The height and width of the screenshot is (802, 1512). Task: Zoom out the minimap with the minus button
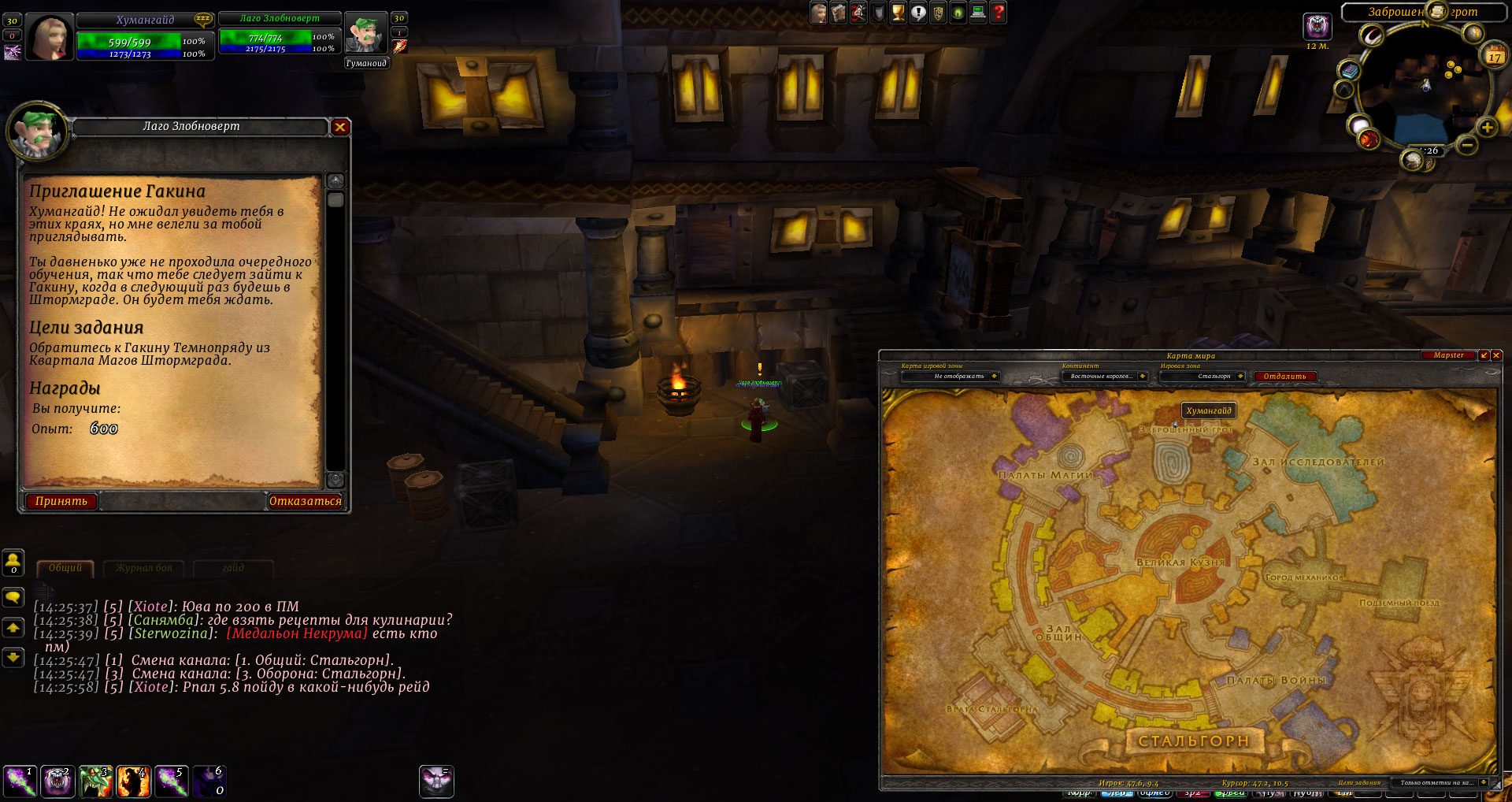1466,145
